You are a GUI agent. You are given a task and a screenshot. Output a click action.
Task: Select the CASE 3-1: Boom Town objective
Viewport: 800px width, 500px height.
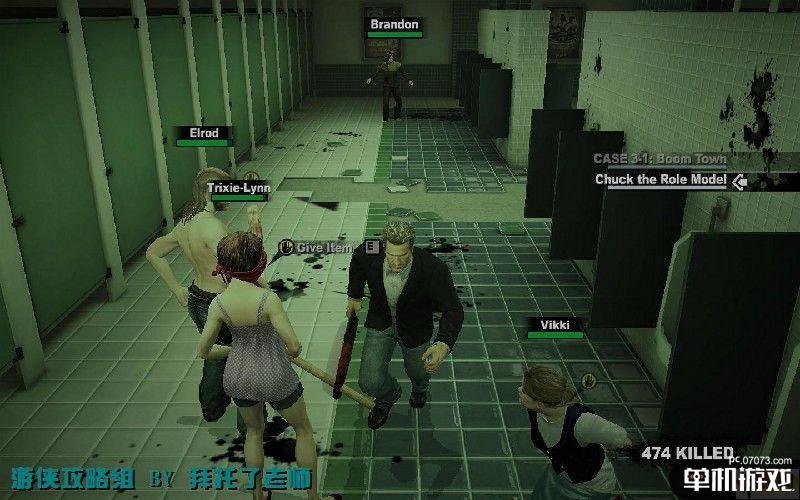coord(658,159)
